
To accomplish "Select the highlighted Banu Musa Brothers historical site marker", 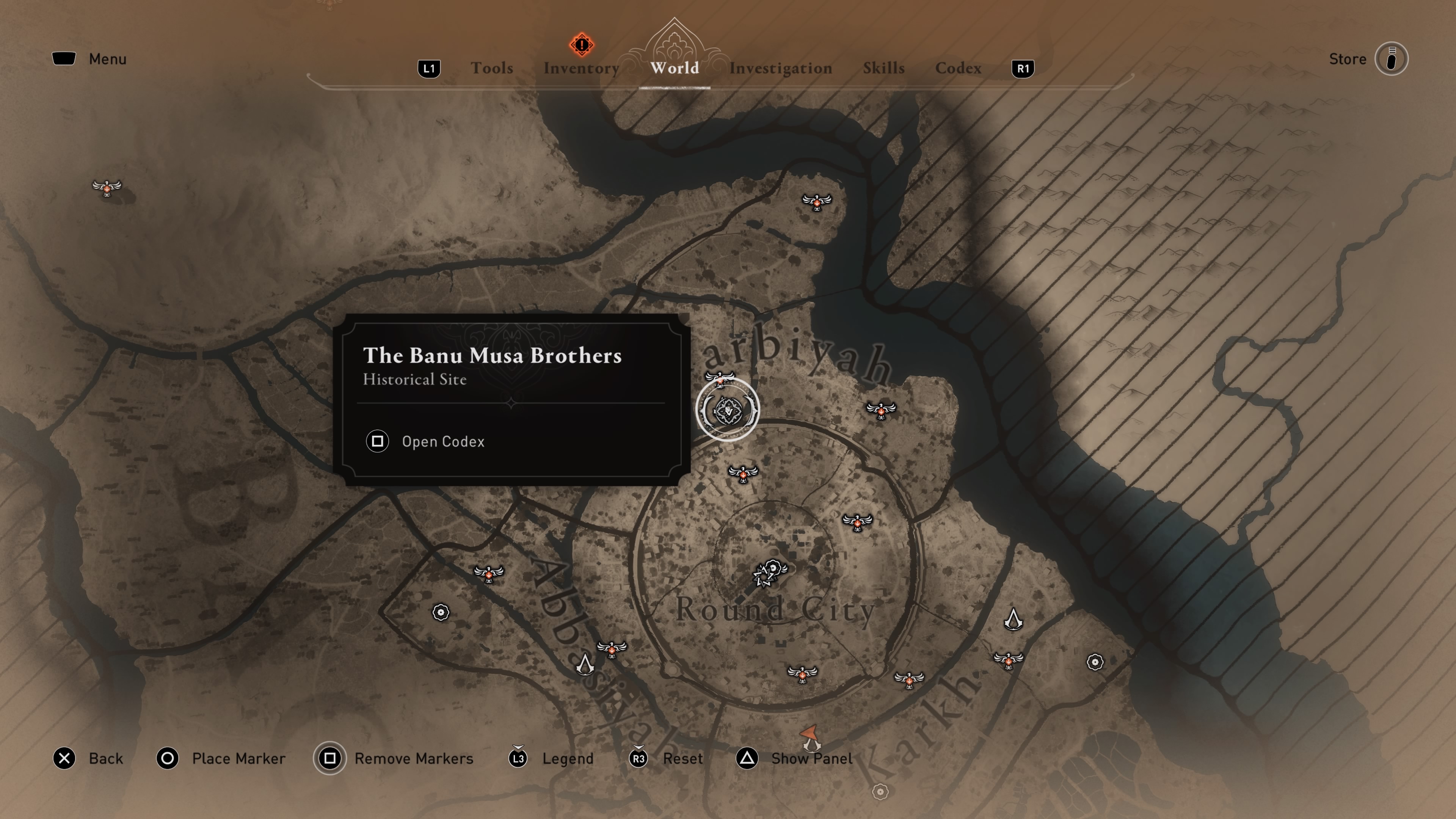I will [728, 410].
